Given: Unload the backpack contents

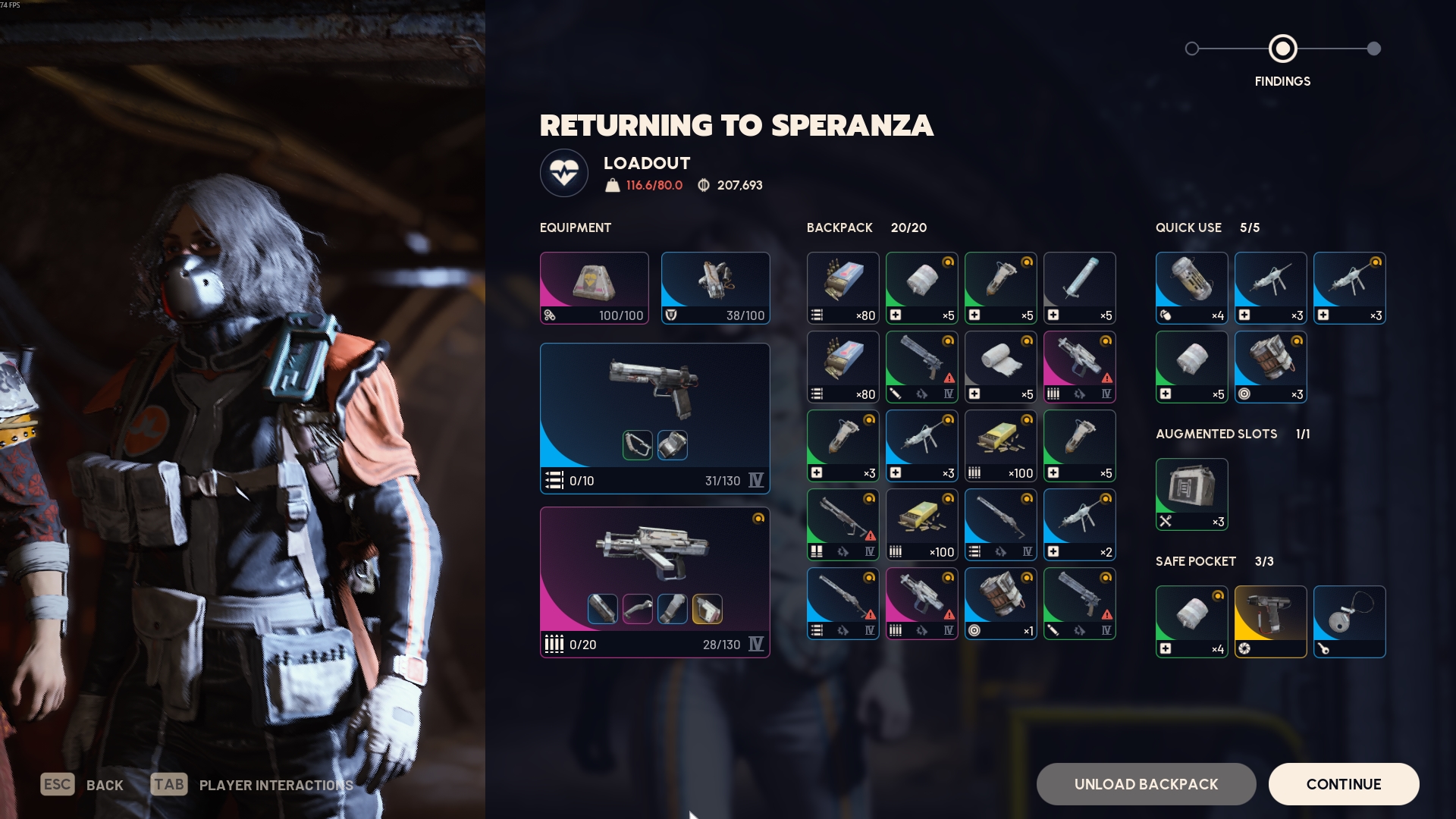Looking at the screenshot, I should (1146, 784).
